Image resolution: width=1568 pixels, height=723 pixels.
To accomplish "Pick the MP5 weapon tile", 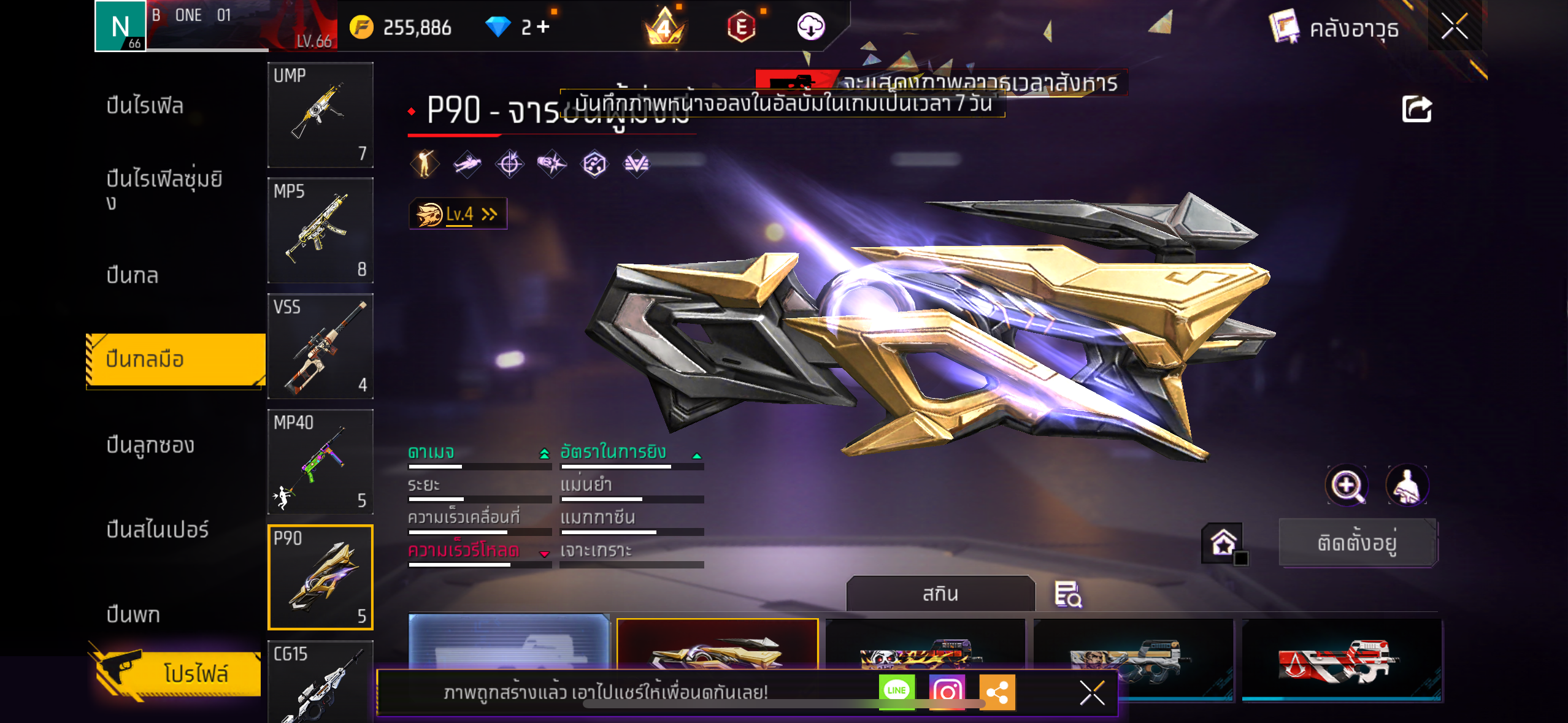I will pyautogui.click(x=320, y=231).
